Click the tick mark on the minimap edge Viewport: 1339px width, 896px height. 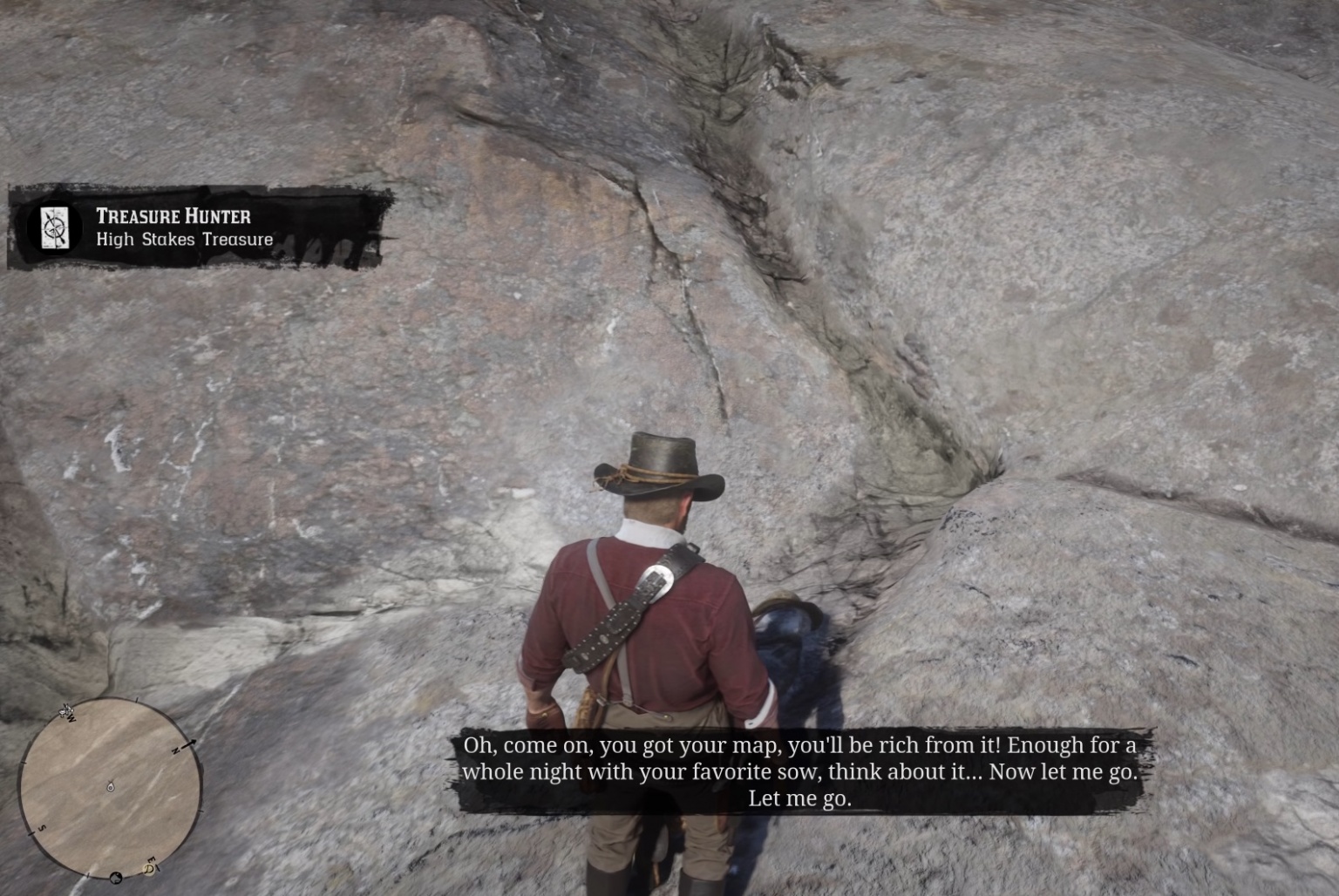click(136, 699)
